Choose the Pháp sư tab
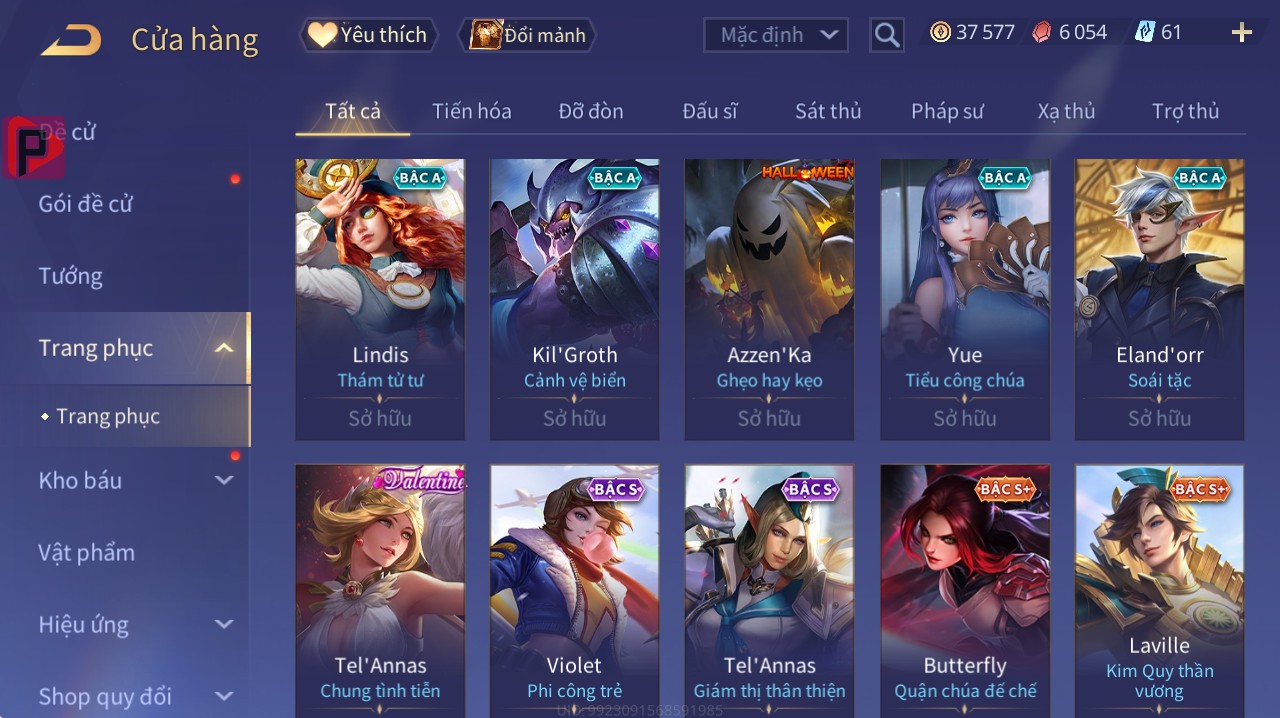Image resolution: width=1280 pixels, height=718 pixels. pyautogui.click(x=947, y=111)
